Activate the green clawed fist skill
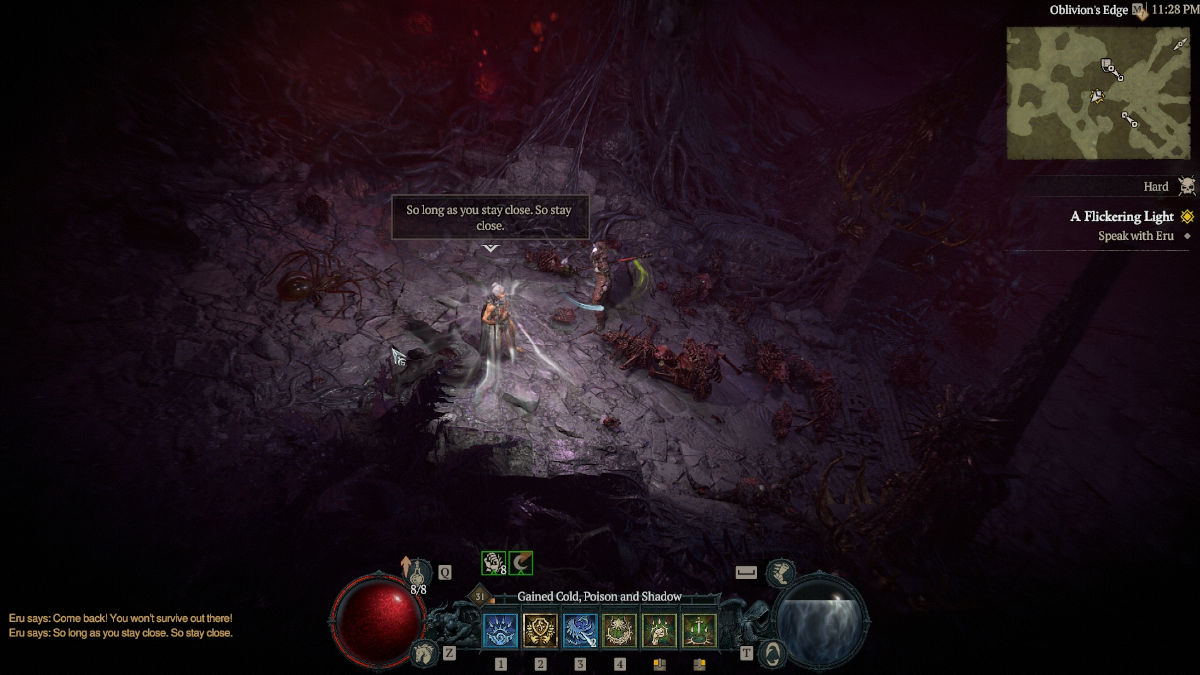Viewport: 1200px width, 675px height. tap(660, 631)
